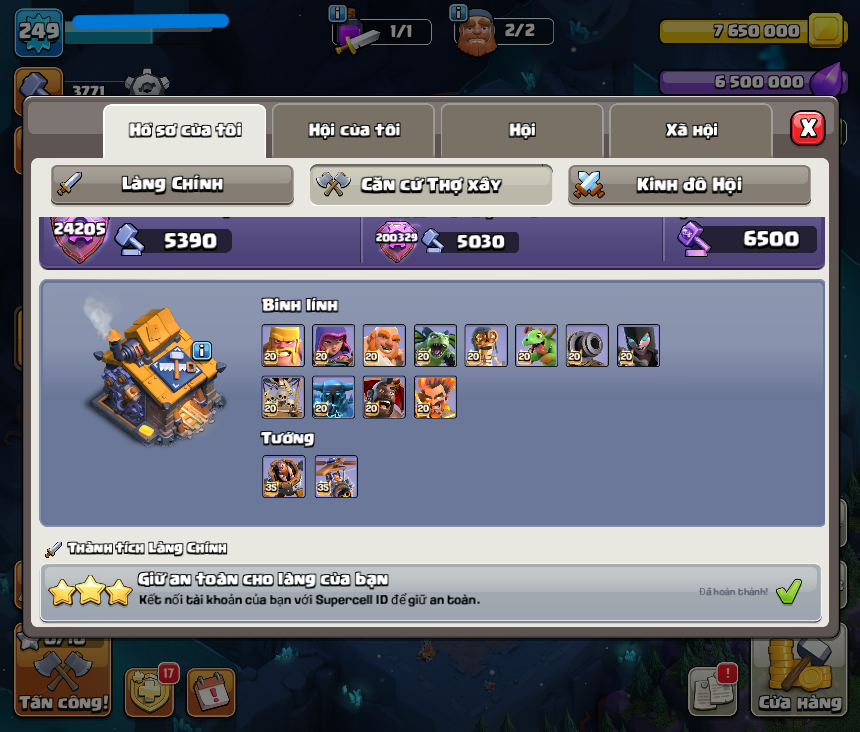This screenshot has height=732, width=860.
Task: Select the Hồ sơ của tôi tab
Action: tap(185, 130)
